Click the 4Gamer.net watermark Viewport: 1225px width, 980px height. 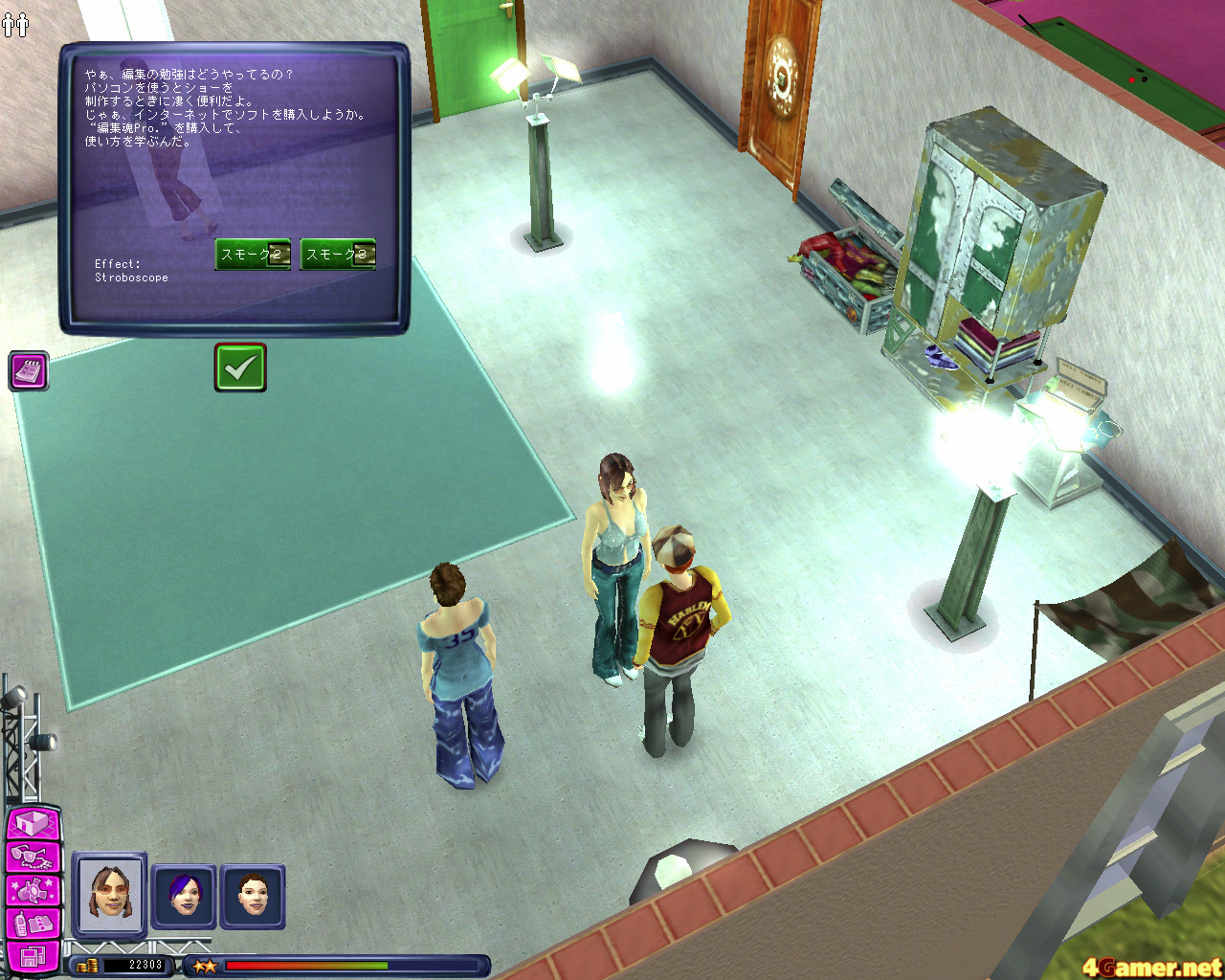1153,967
